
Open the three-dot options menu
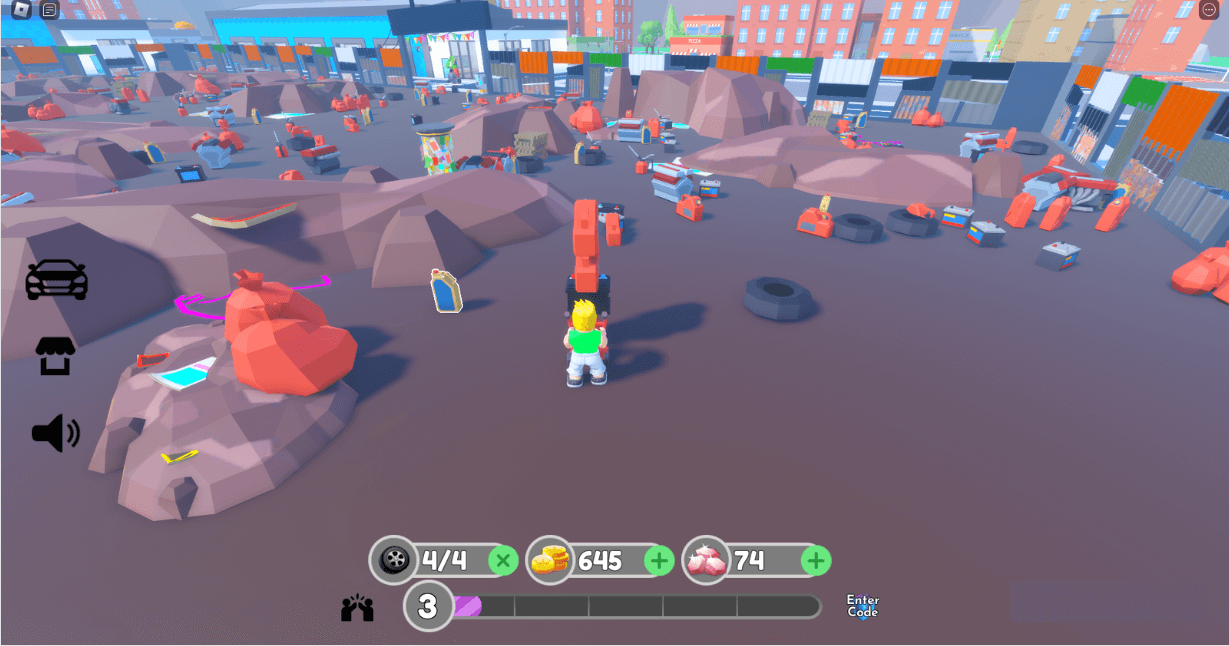(x=1208, y=10)
